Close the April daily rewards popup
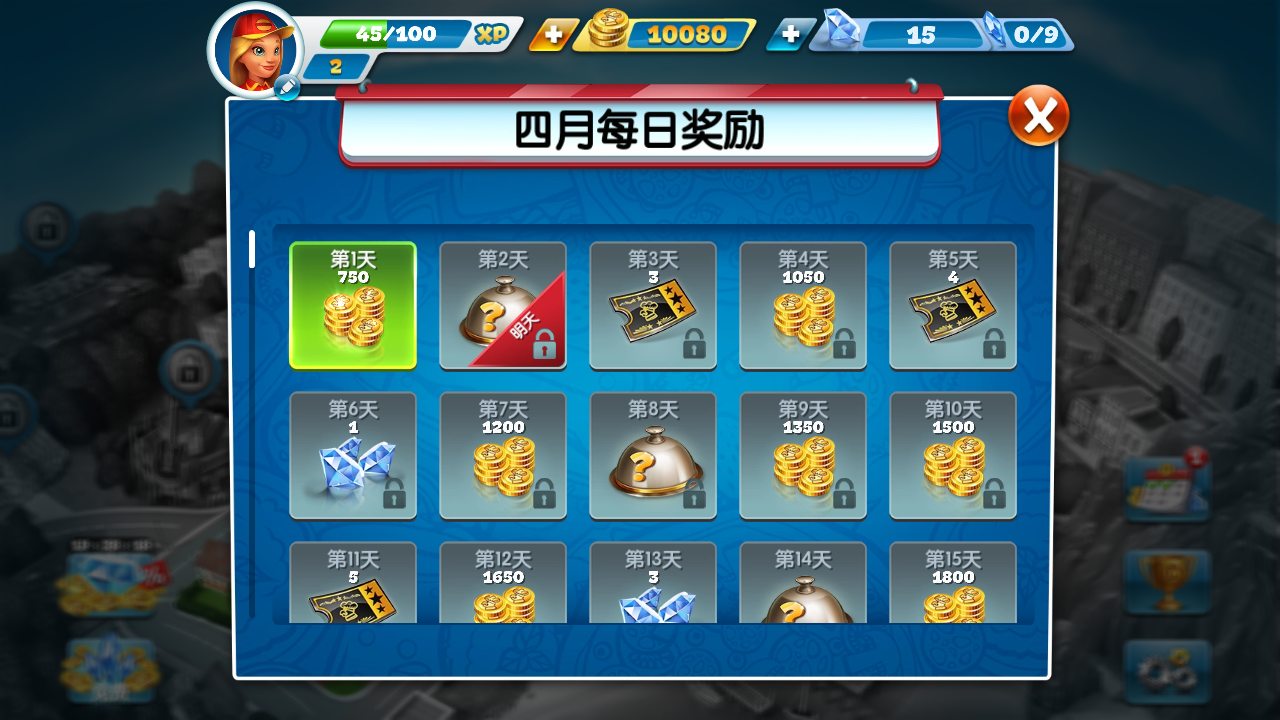 (1038, 116)
